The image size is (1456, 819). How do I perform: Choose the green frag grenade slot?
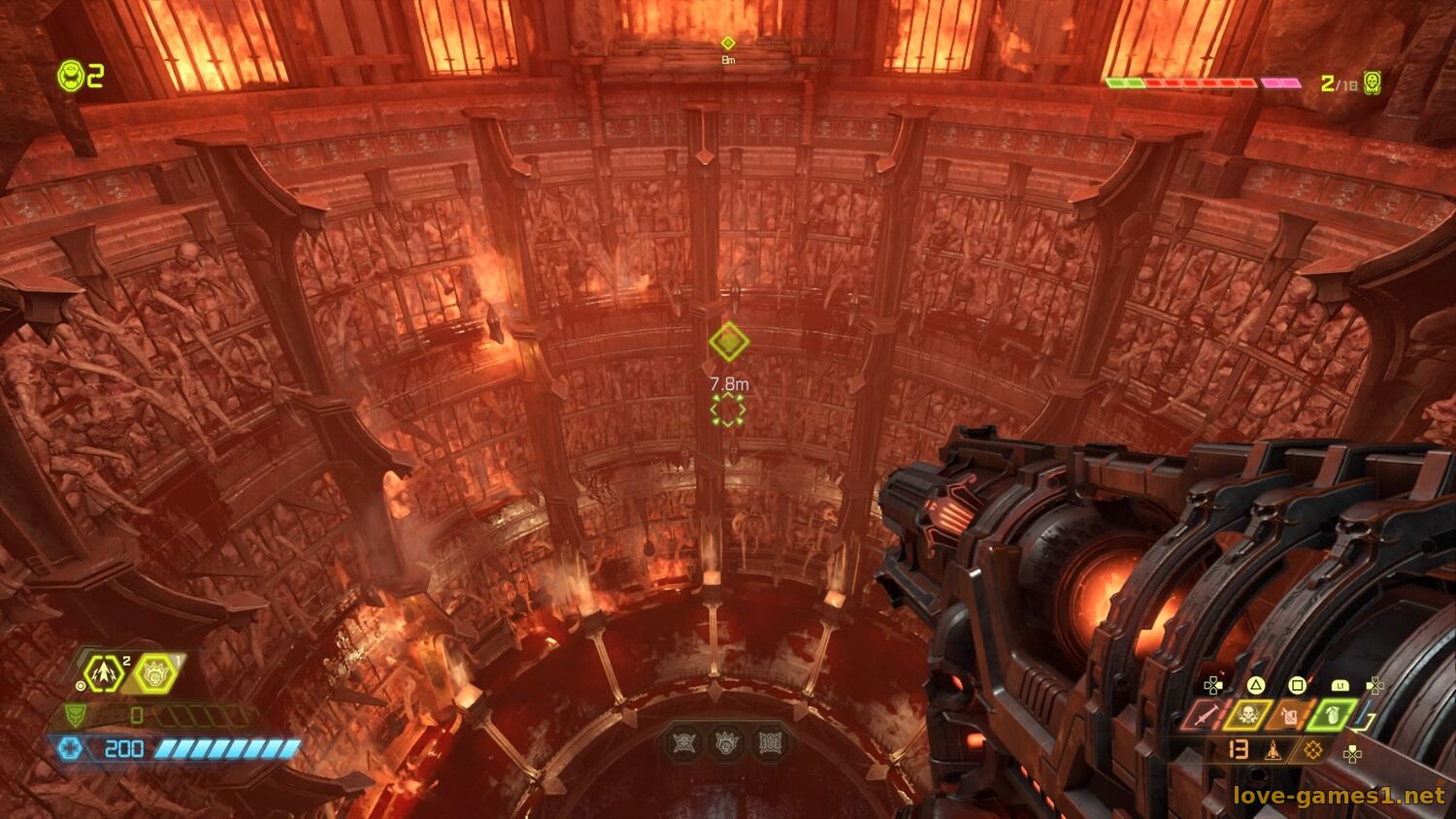1330,716
